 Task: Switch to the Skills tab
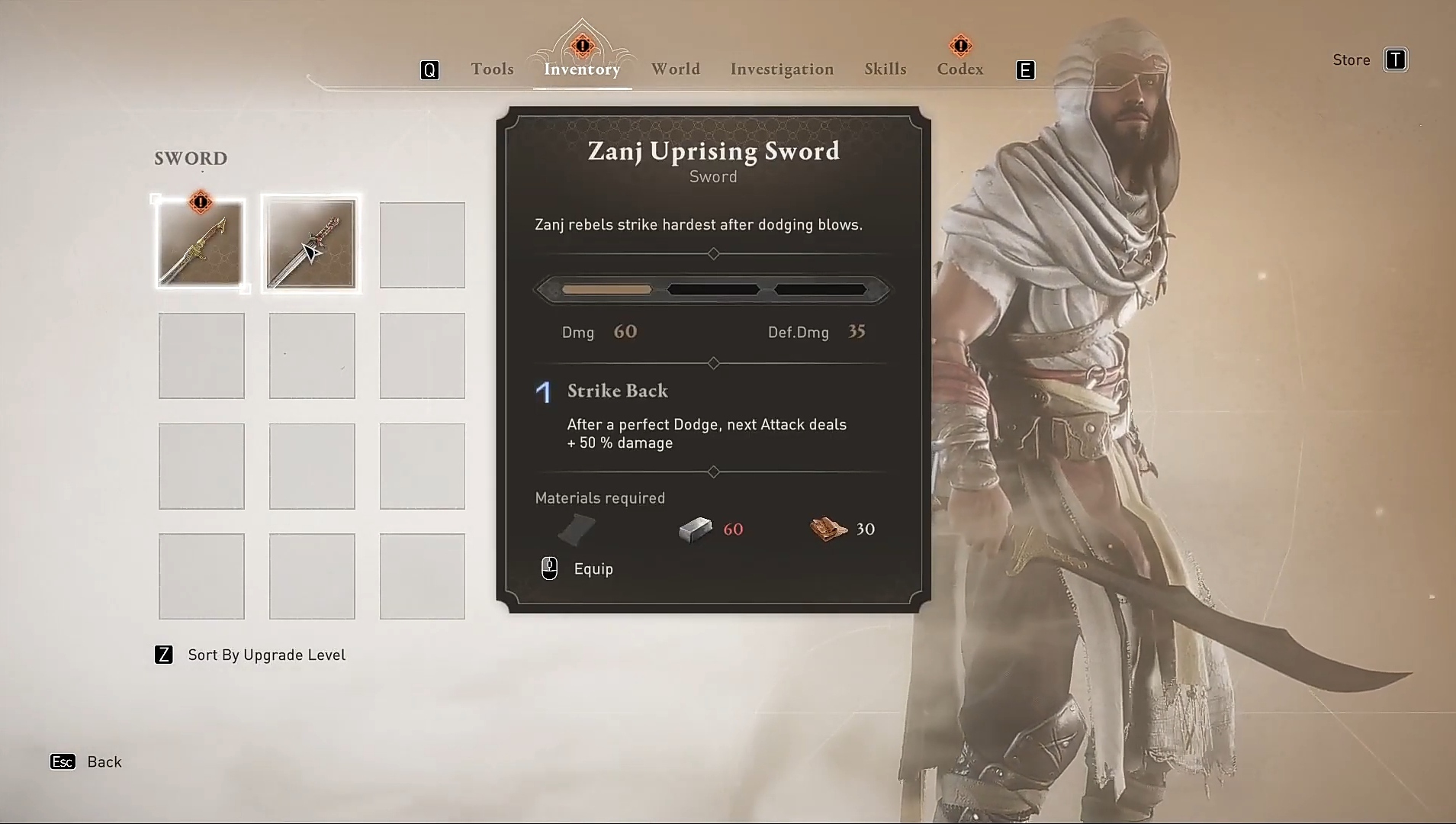tap(885, 69)
